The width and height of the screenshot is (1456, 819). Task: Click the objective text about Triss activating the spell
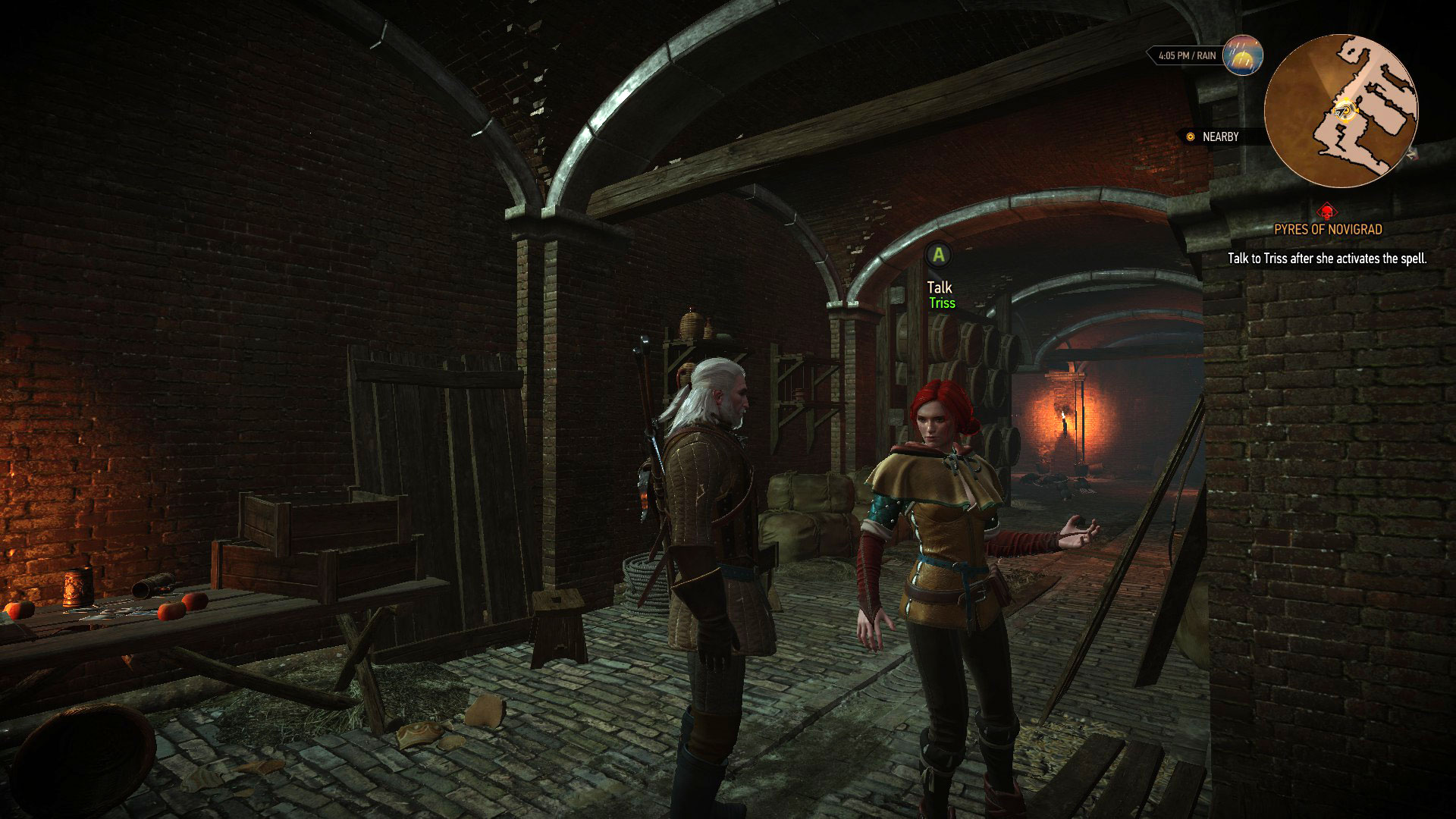pyautogui.click(x=1326, y=258)
